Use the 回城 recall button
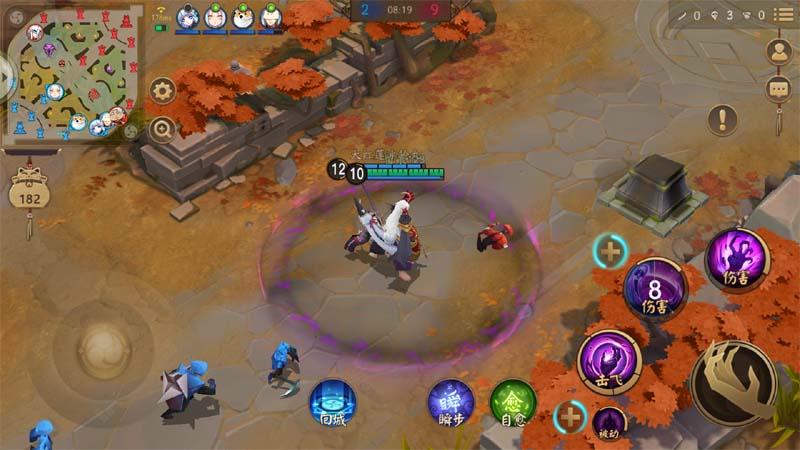The image size is (800, 450). 333,403
